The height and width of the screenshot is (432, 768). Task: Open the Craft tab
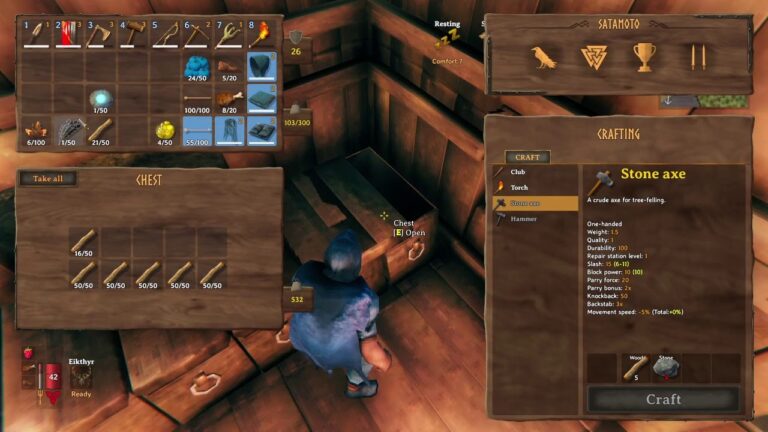tap(527, 157)
